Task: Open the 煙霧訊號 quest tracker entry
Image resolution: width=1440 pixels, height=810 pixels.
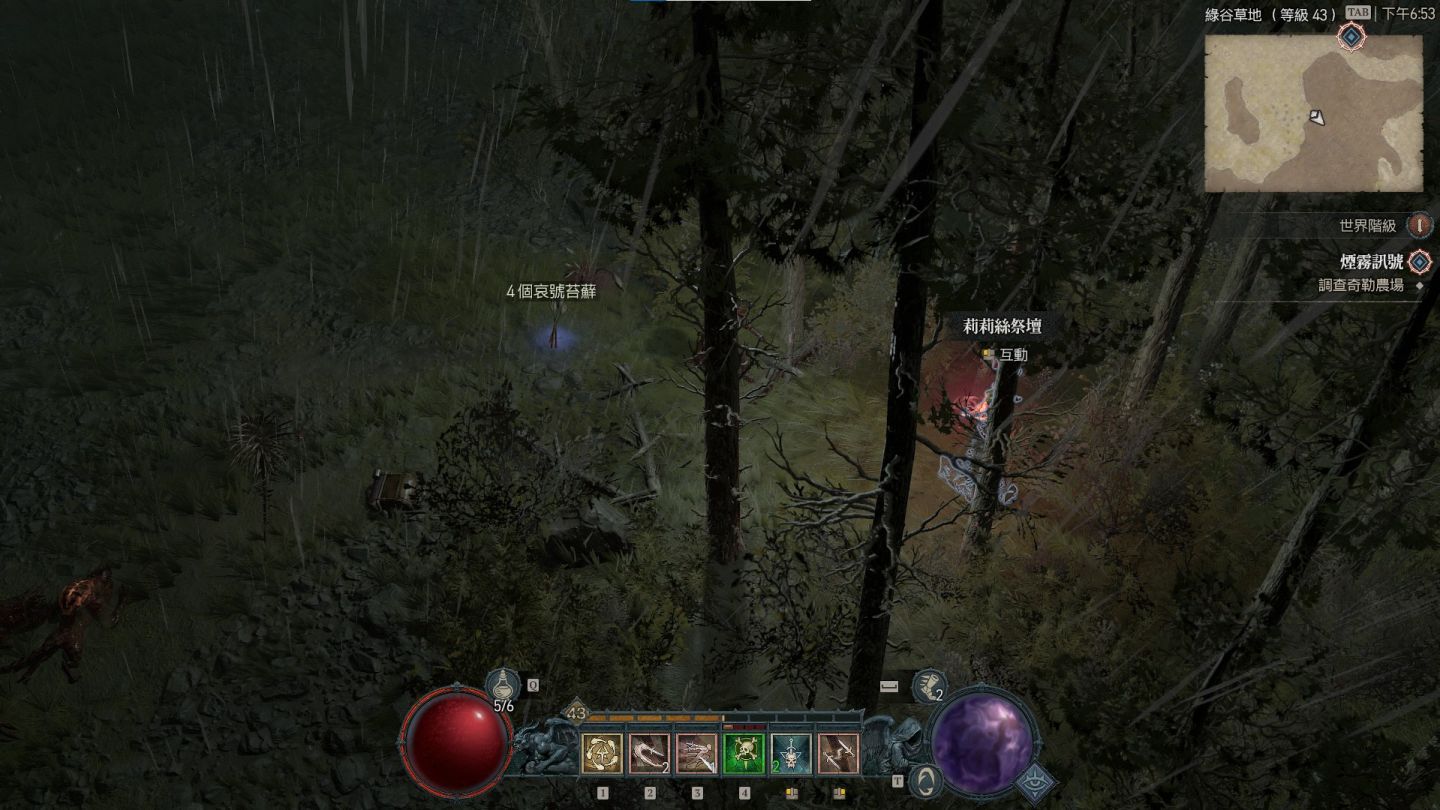Action: pyautogui.click(x=1371, y=262)
